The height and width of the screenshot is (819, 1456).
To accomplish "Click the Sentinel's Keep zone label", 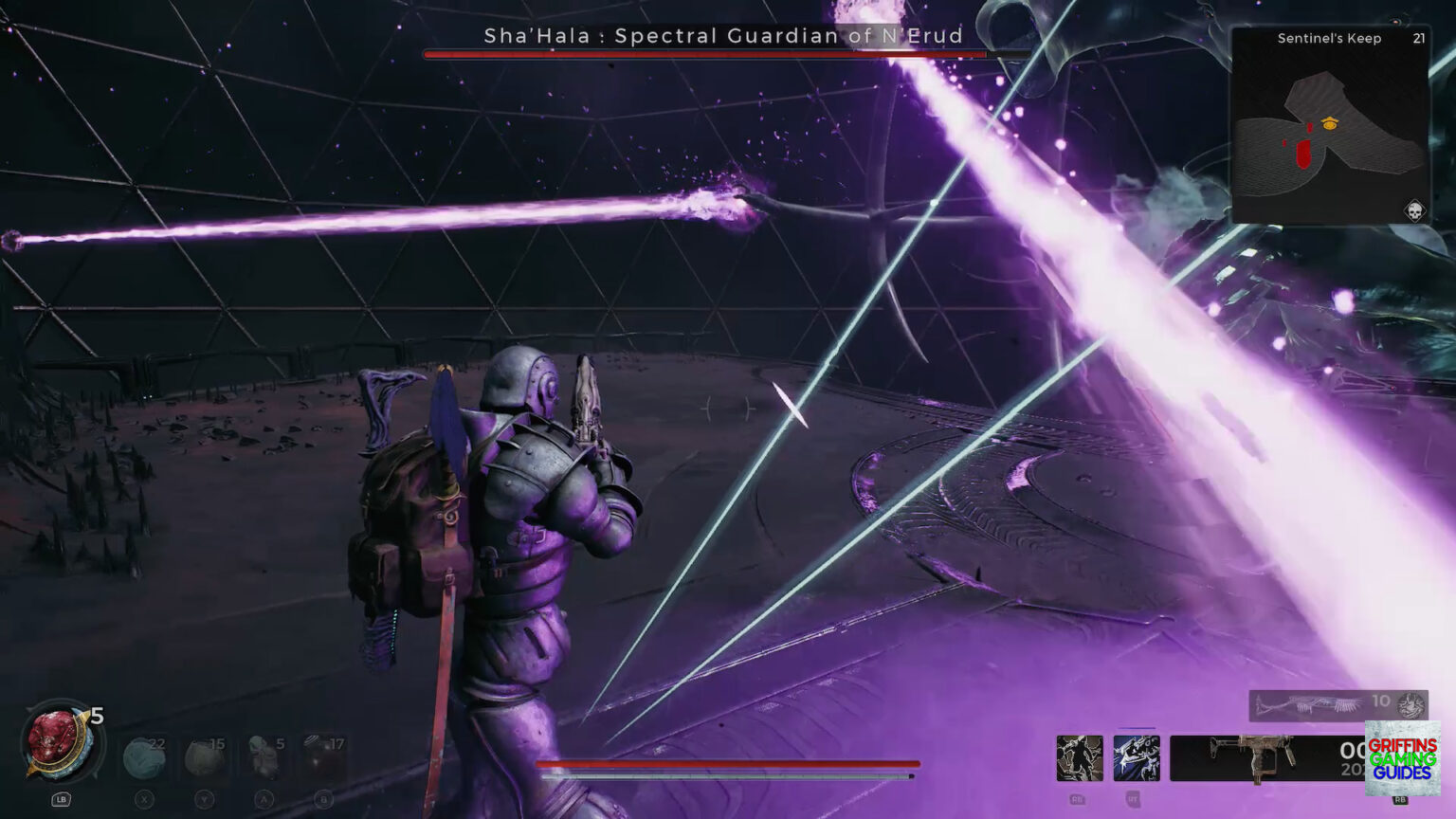I will [x=1329, y=40].
